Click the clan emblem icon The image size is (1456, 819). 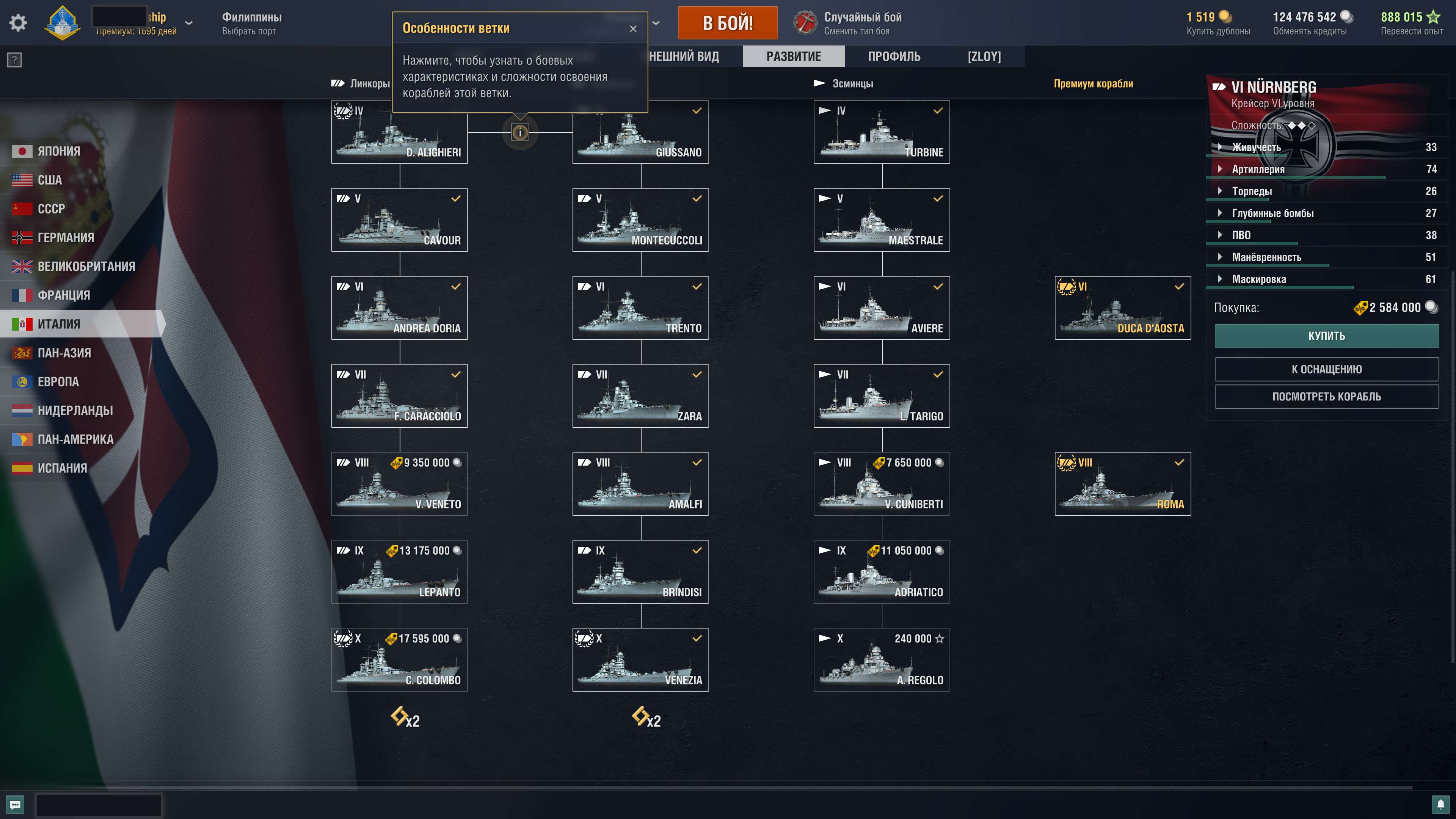click(x=63, y=23)
